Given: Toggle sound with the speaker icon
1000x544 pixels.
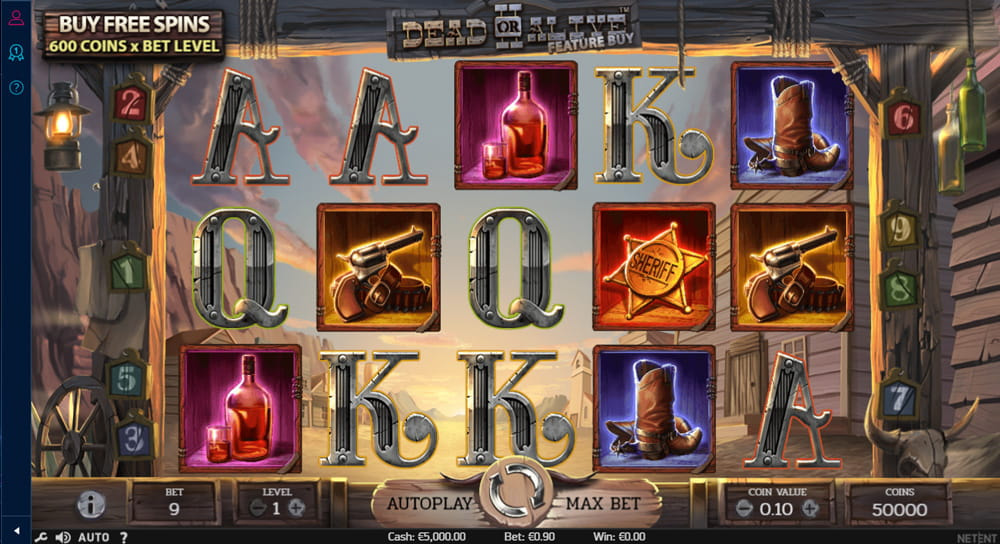Looking at the screenshot, I should tap(62, 537).
